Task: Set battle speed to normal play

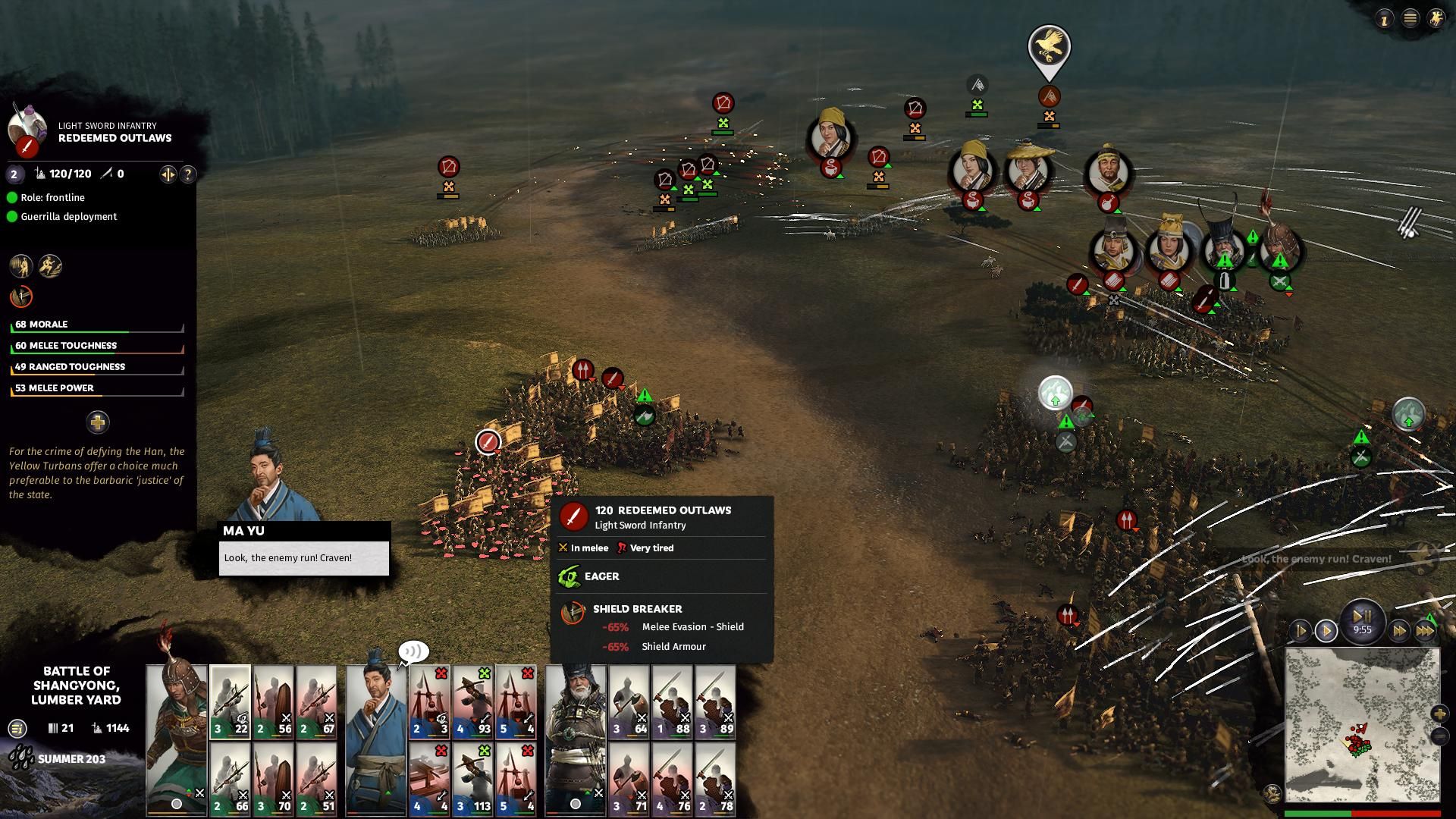Action: (1326, 630)
